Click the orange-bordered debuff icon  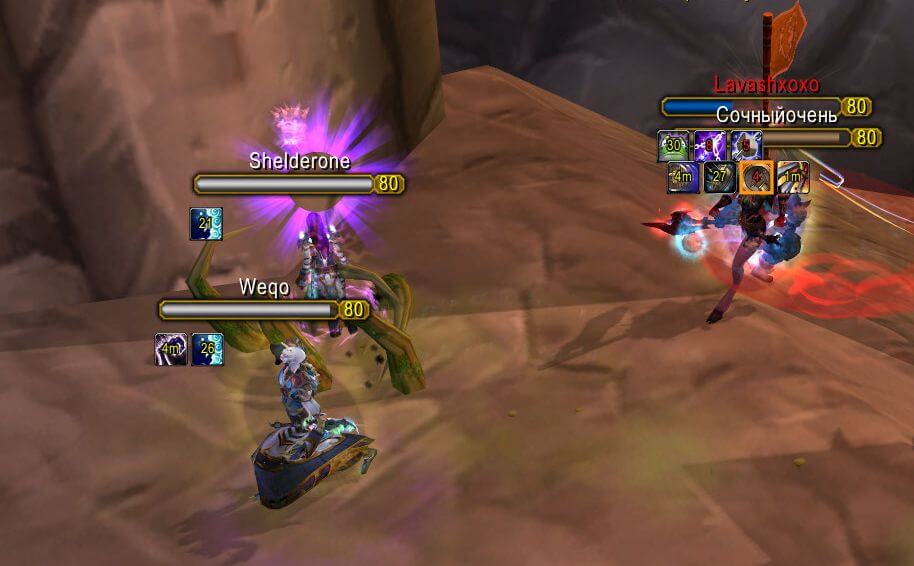coord(756,178)
